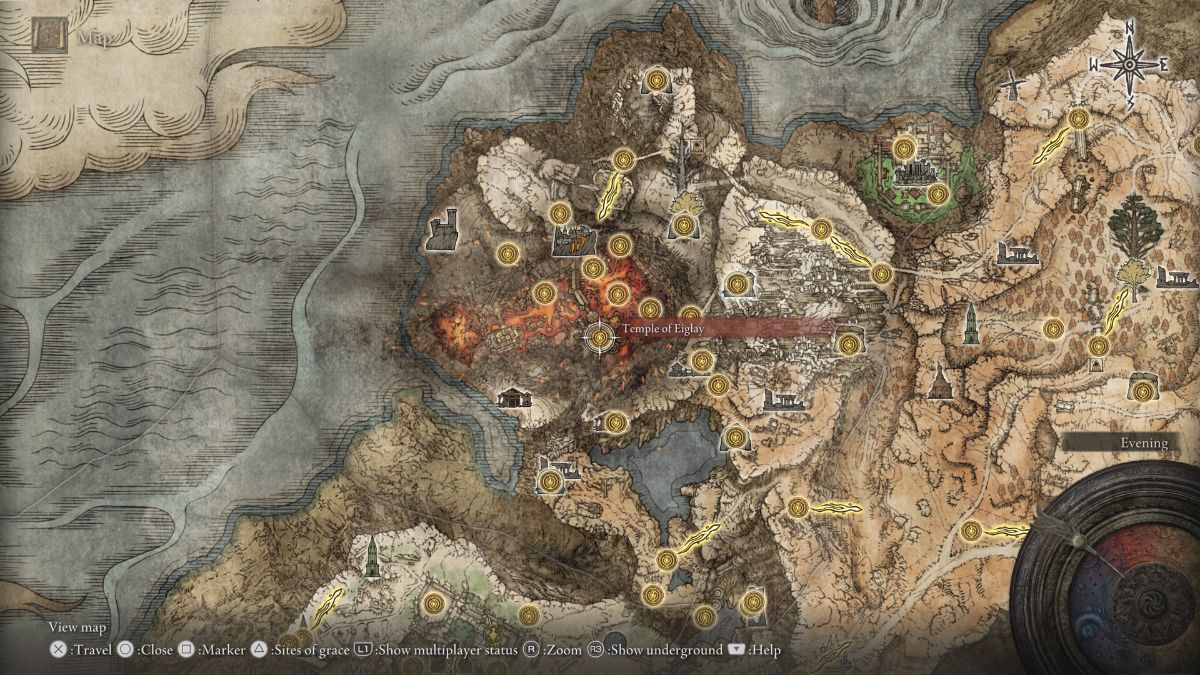Choose the ruined fort icon on the western cliff

tap(442, 230)
